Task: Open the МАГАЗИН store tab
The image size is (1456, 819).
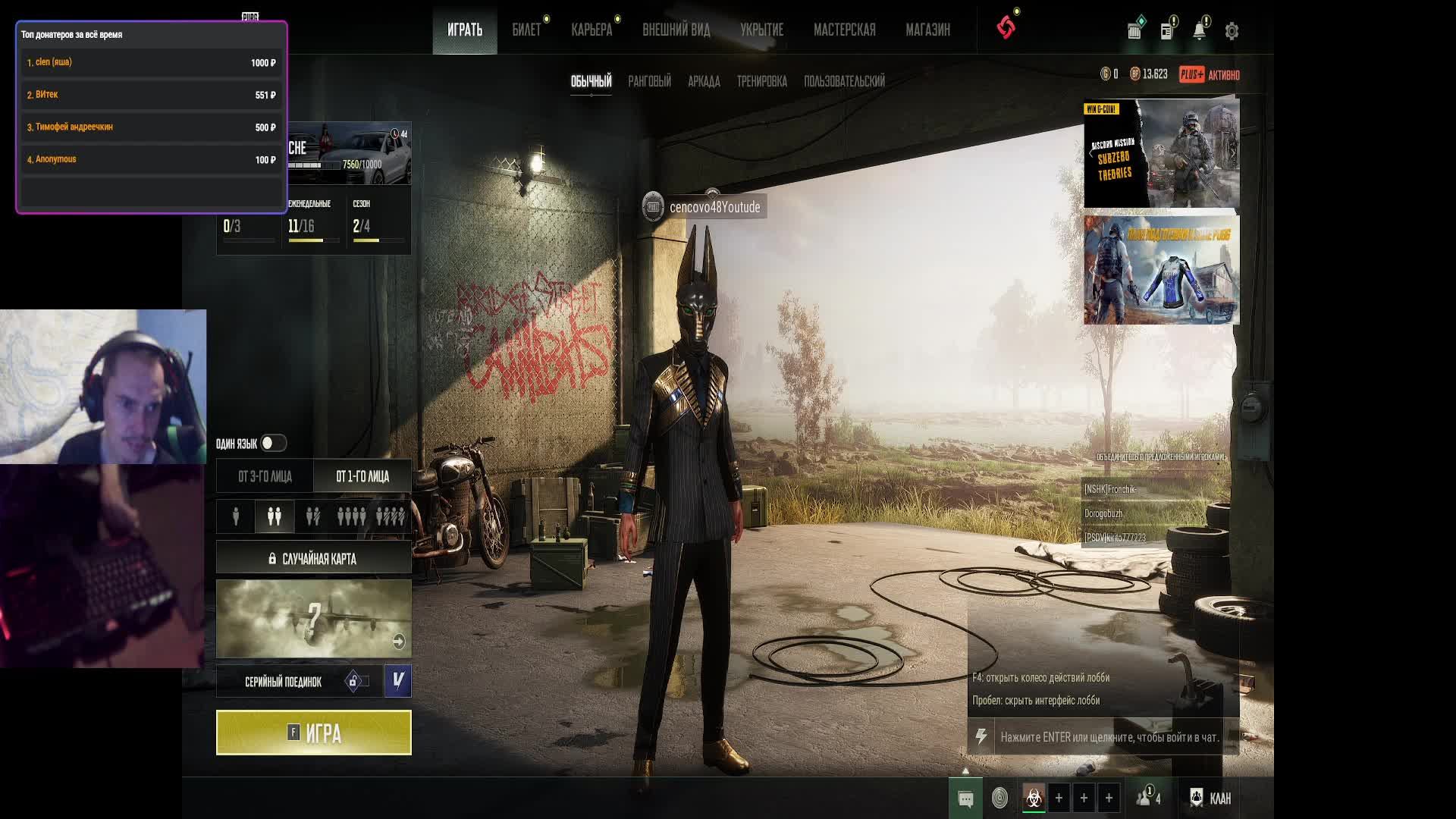Action: pos(927,30)
